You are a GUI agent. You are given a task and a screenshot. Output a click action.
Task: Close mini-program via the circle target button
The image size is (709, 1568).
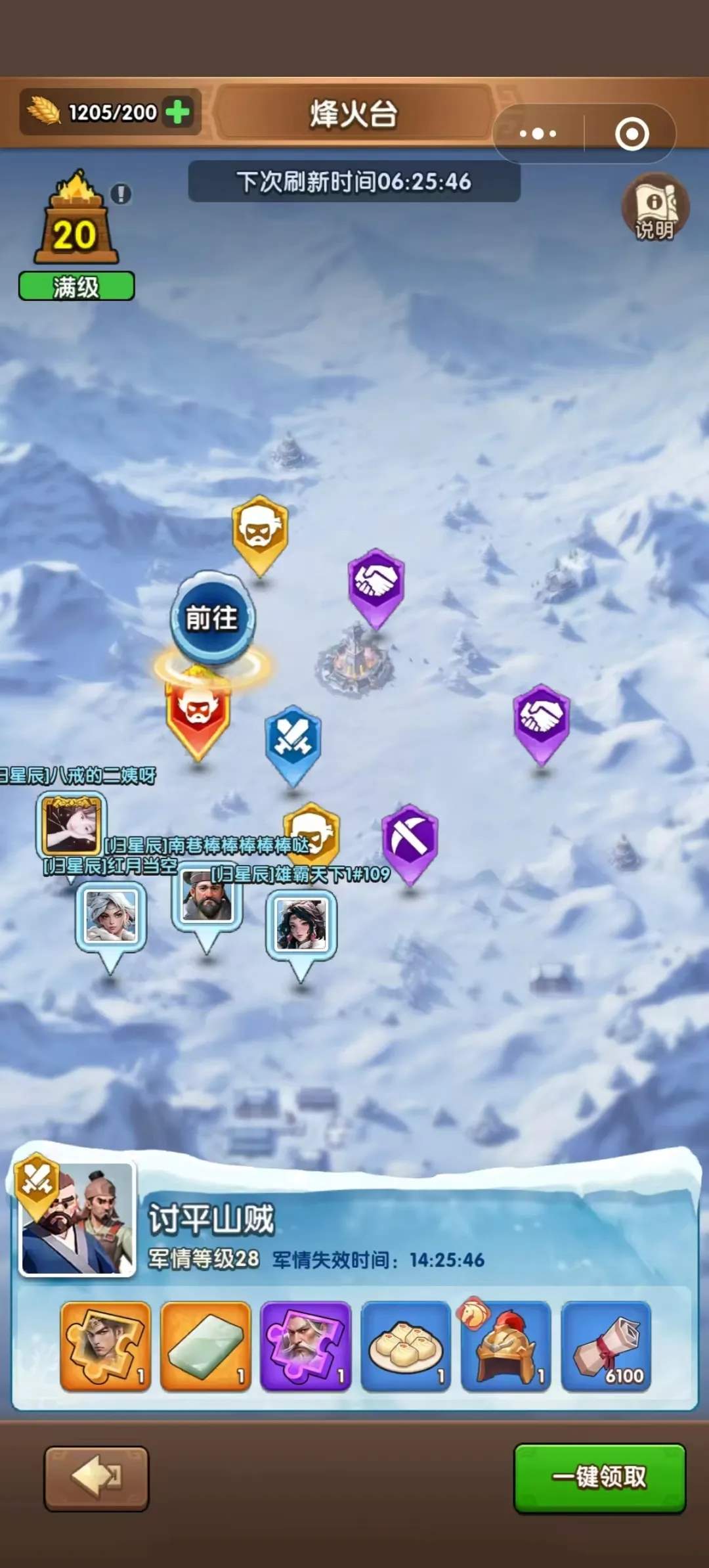point(632,134)
